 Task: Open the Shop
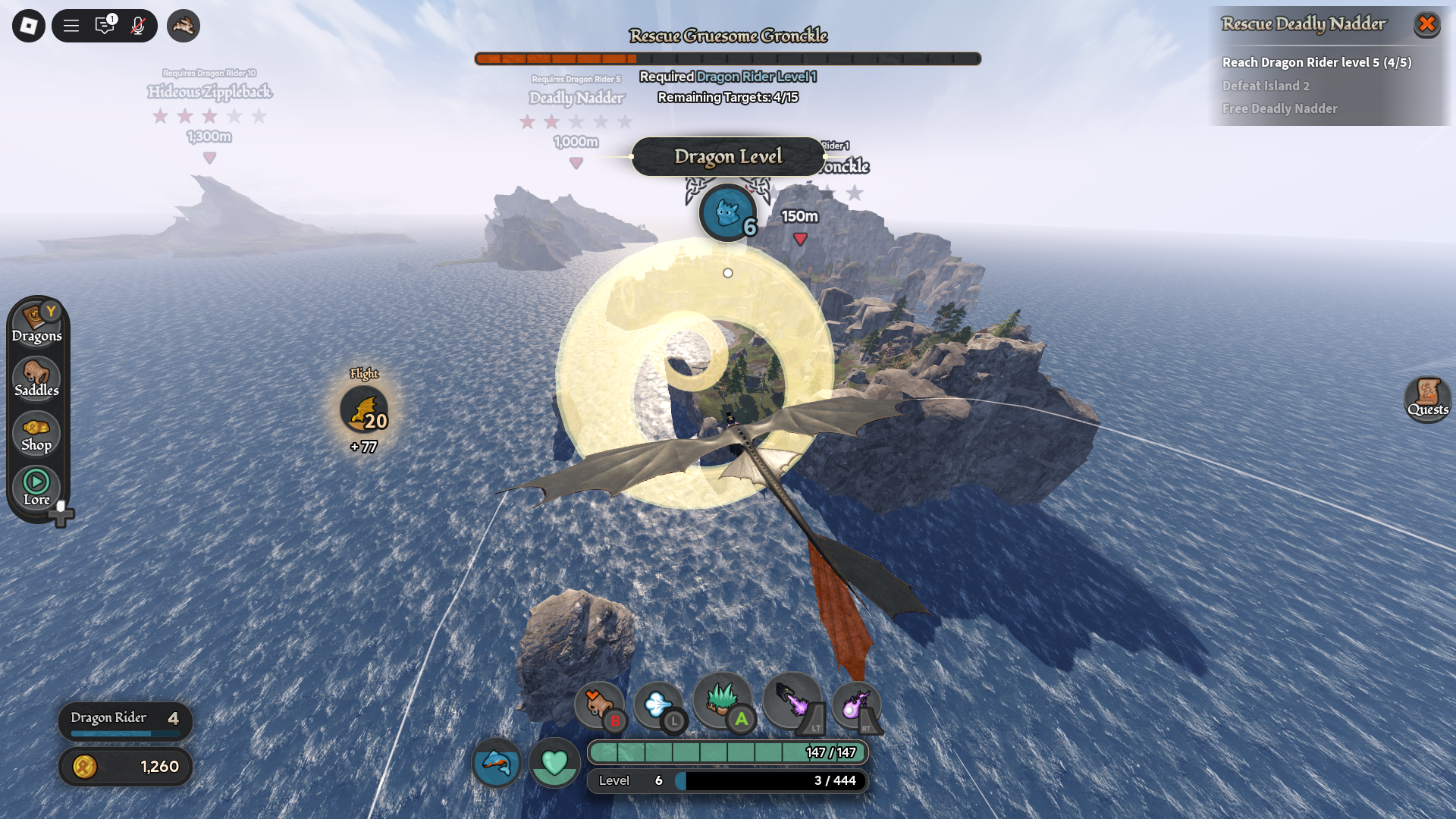36,433
